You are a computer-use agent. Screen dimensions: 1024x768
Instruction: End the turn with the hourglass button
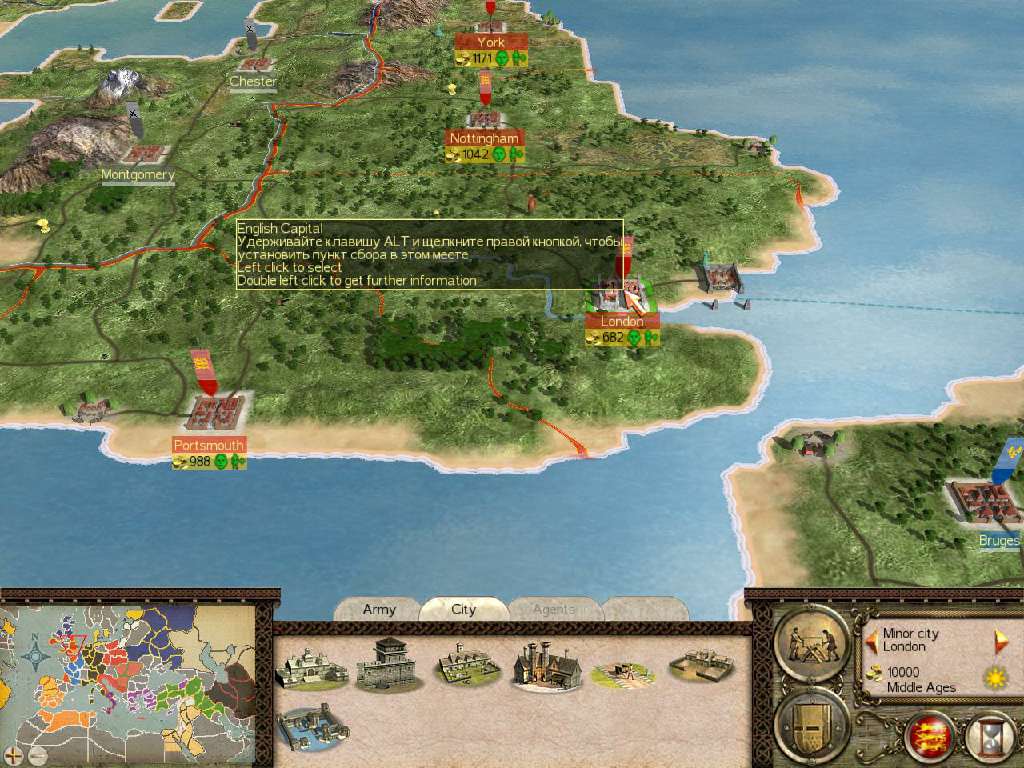pos(988,737)
